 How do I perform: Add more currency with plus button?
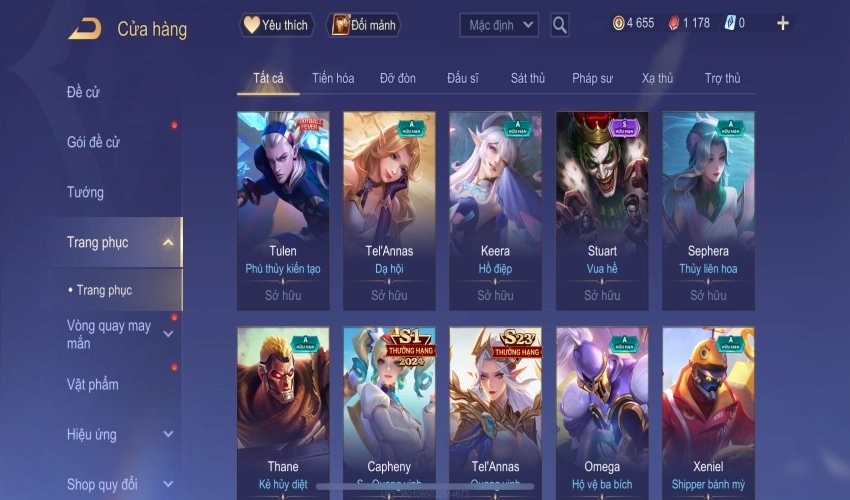coord(782,23)
